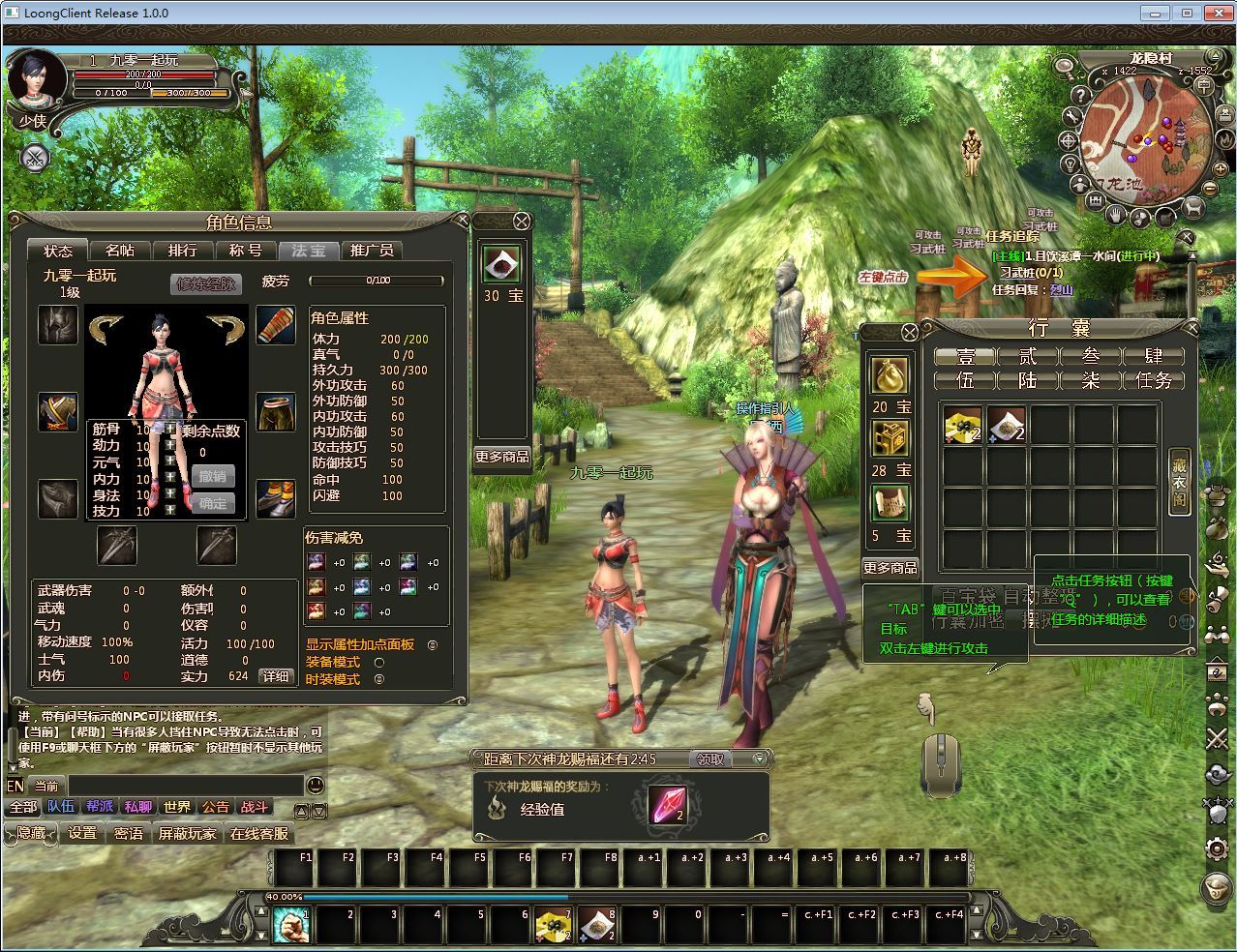Click 更多商品 below the 30宝 item
Viewport: 1237px width, 952px height.
click(502, 457)
